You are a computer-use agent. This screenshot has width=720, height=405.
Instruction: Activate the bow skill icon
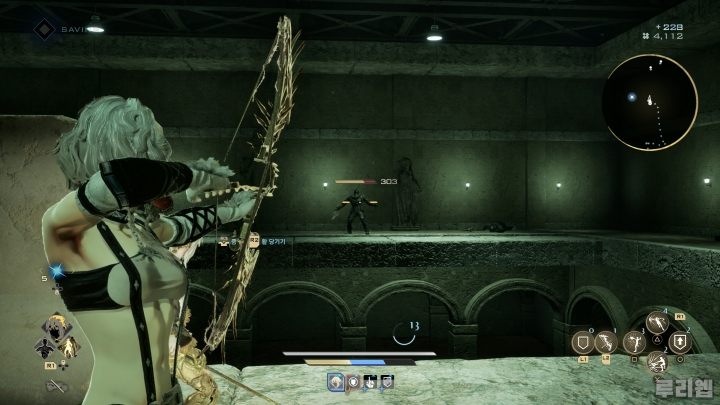point(606,343)
